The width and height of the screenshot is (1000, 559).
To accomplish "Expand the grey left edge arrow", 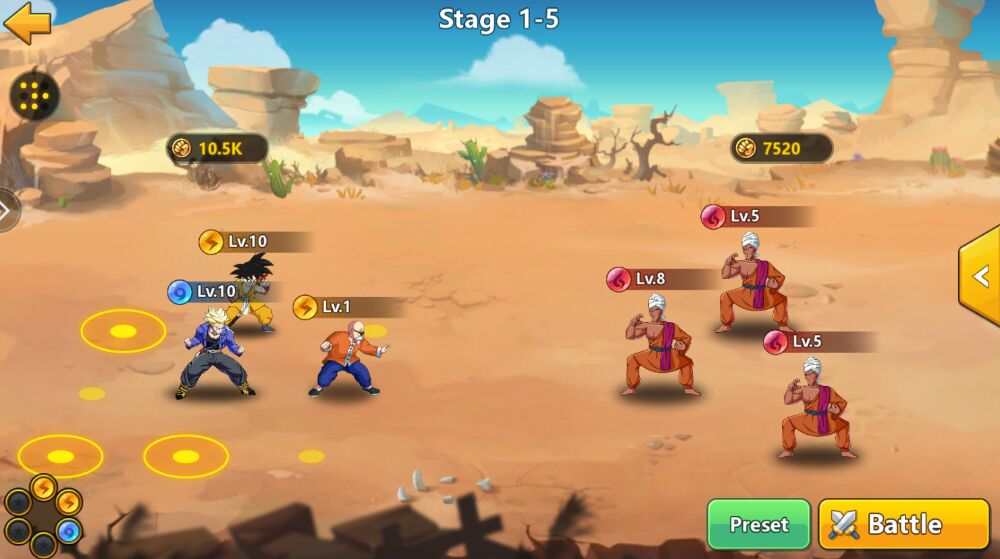I will (8, 211).
